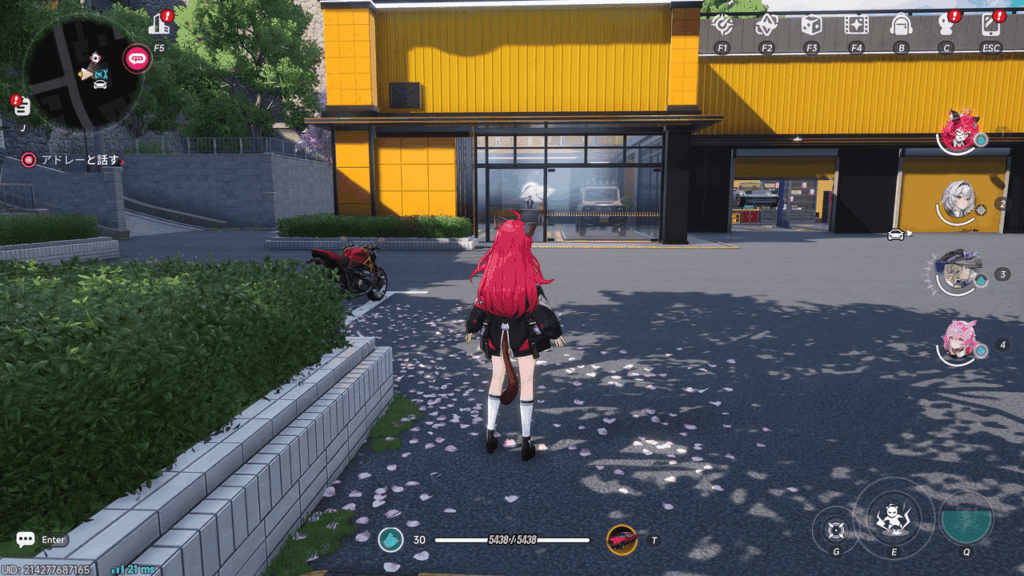The height and width of the screenshot is (576, 1024).
Task: Open the dice cube menu icon
Action: (811, 25)
